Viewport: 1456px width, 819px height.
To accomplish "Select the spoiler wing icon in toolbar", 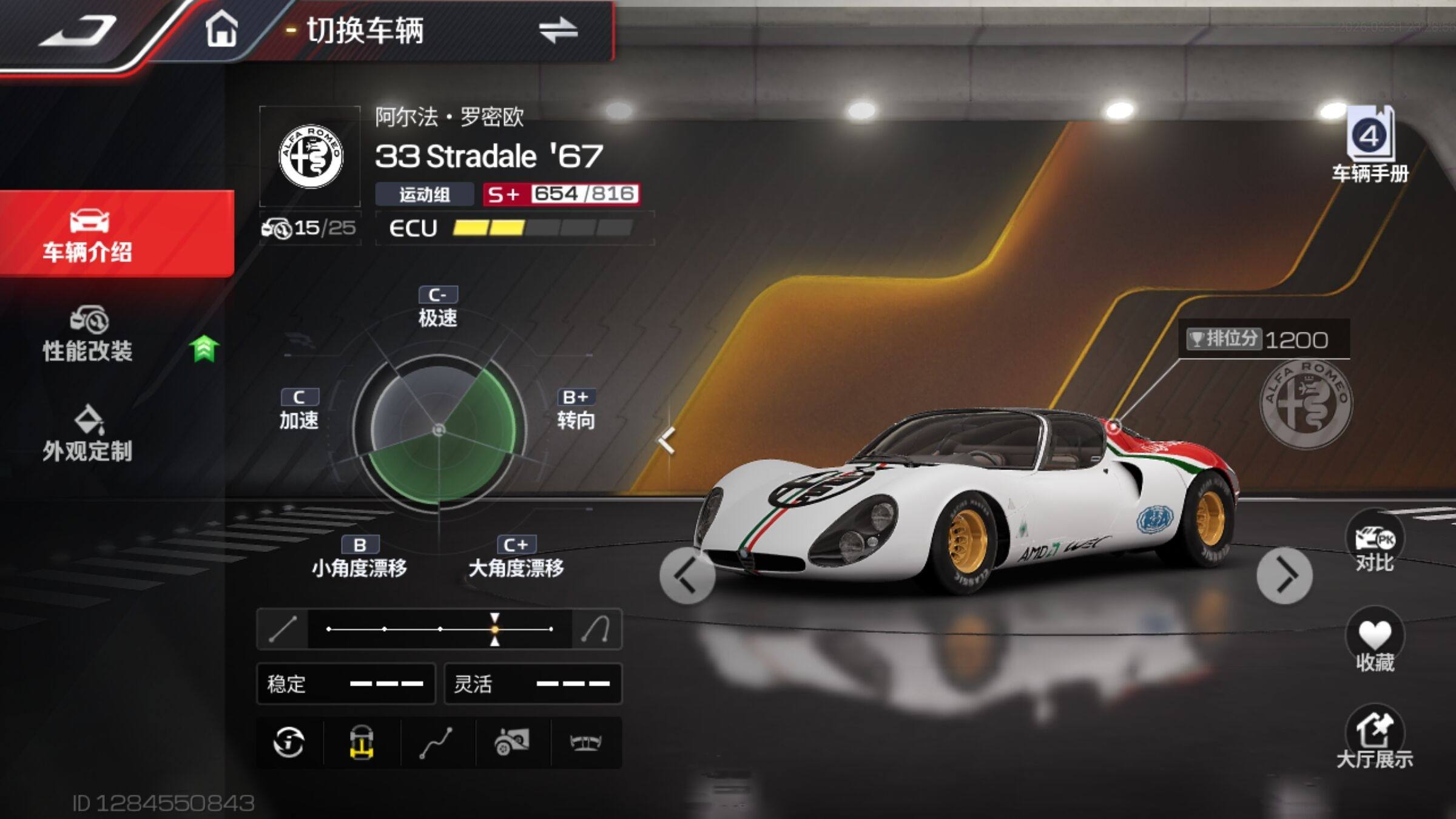I will coord(585,743).
